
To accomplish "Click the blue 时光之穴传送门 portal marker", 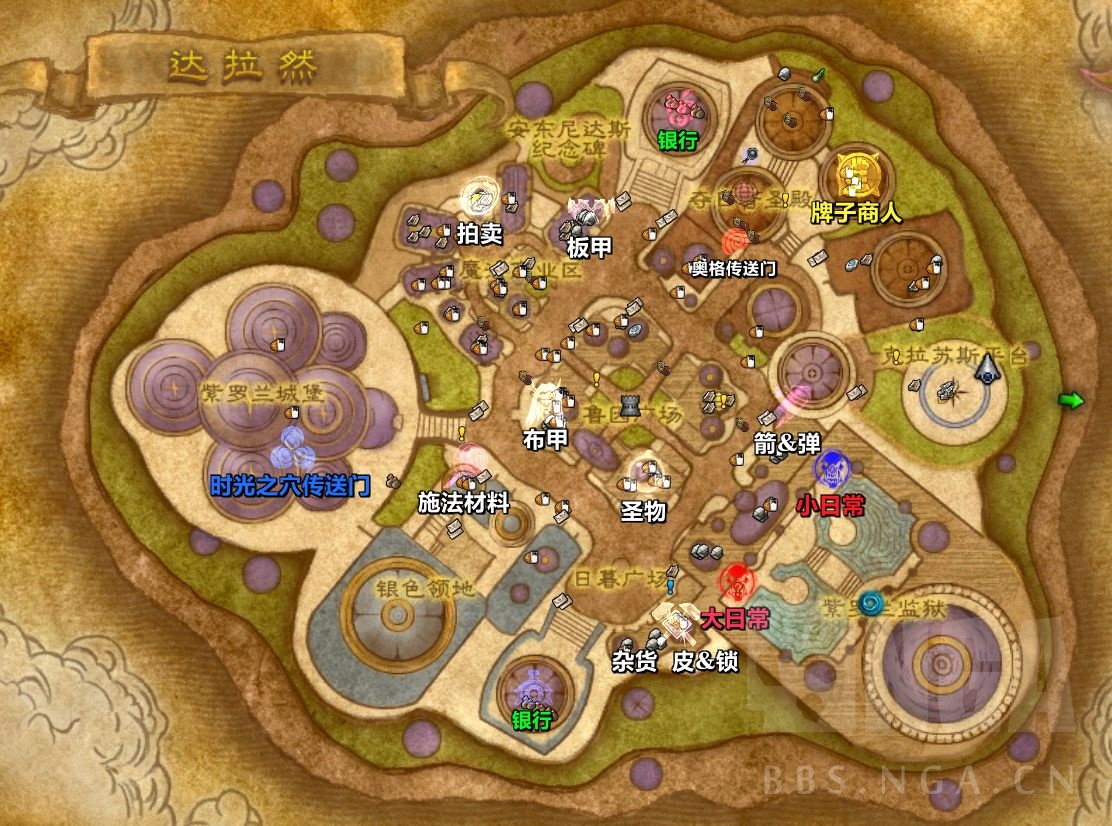I will click(292, 444).
